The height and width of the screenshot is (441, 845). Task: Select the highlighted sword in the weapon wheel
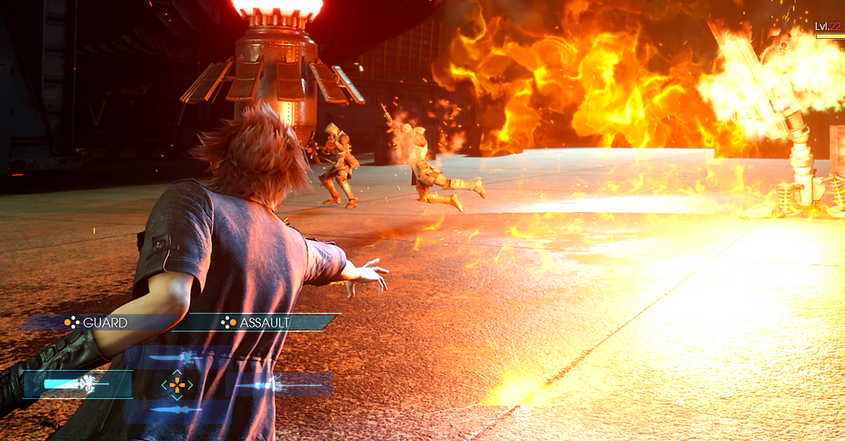coord(77,384)
